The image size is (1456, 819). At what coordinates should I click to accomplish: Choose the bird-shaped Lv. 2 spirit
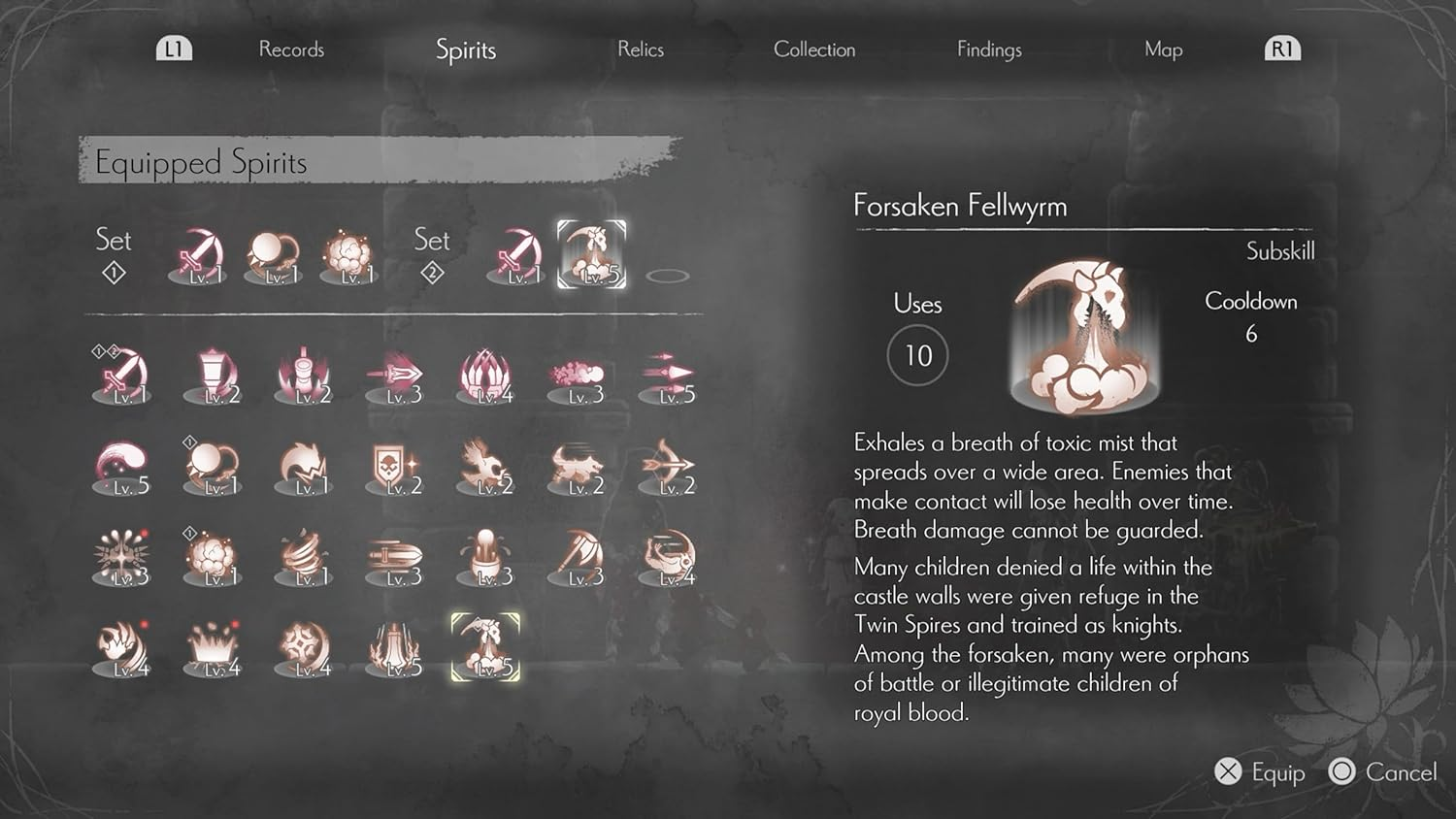pyautogui.click(x=486, y=468)
